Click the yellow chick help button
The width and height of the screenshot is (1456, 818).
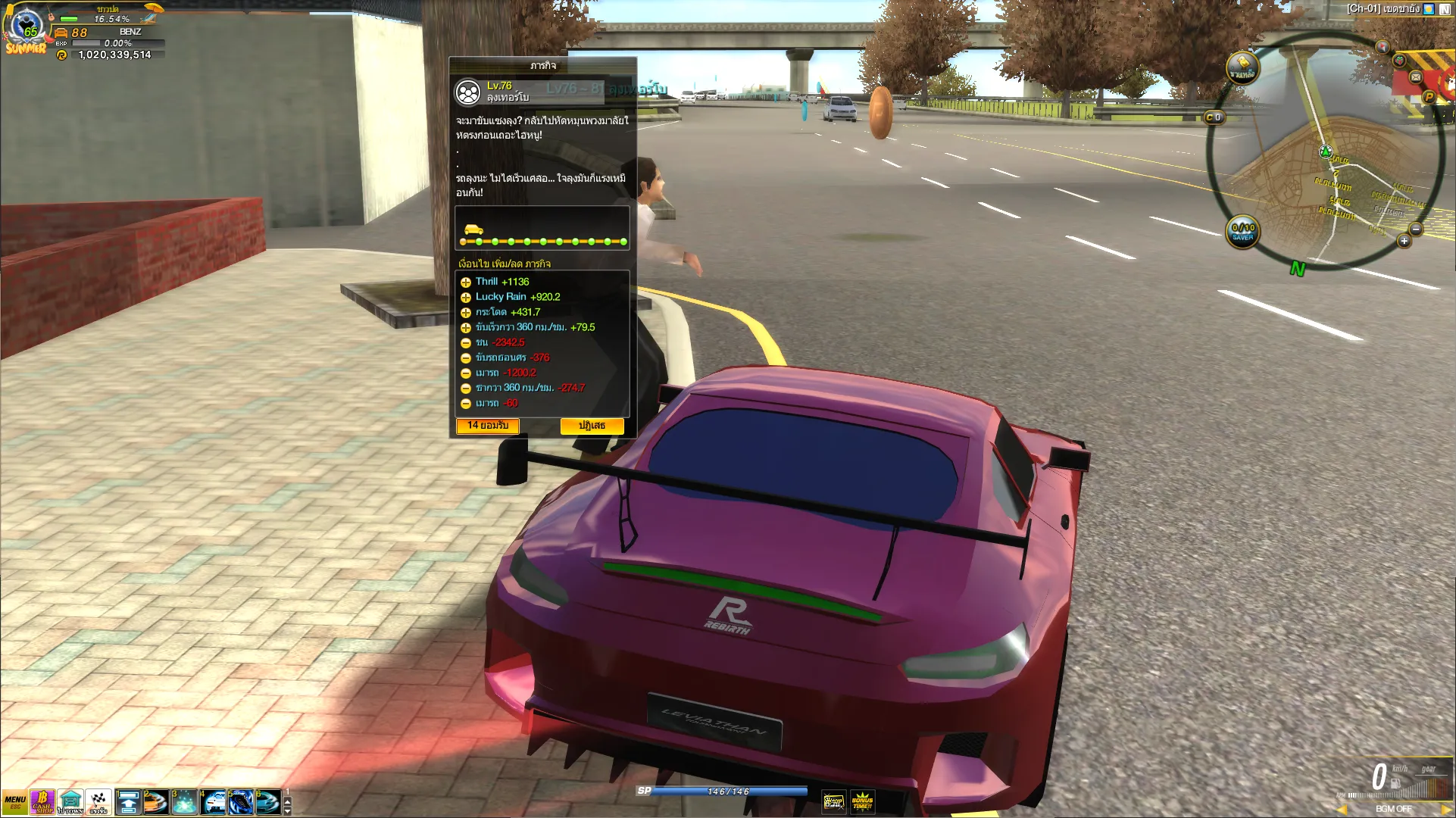1242,67
